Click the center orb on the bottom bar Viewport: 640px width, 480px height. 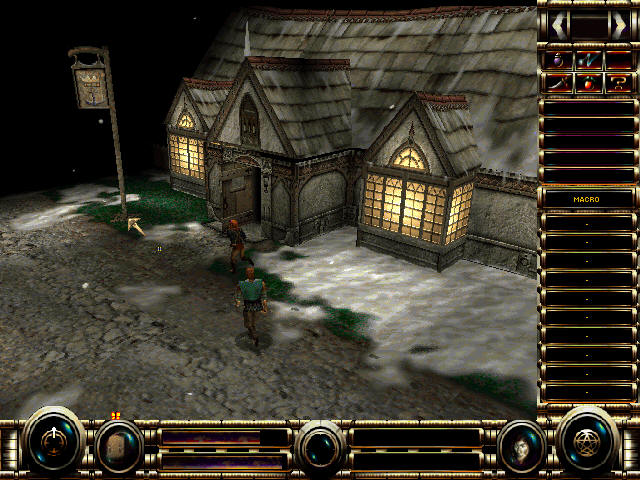pos(321,446)
